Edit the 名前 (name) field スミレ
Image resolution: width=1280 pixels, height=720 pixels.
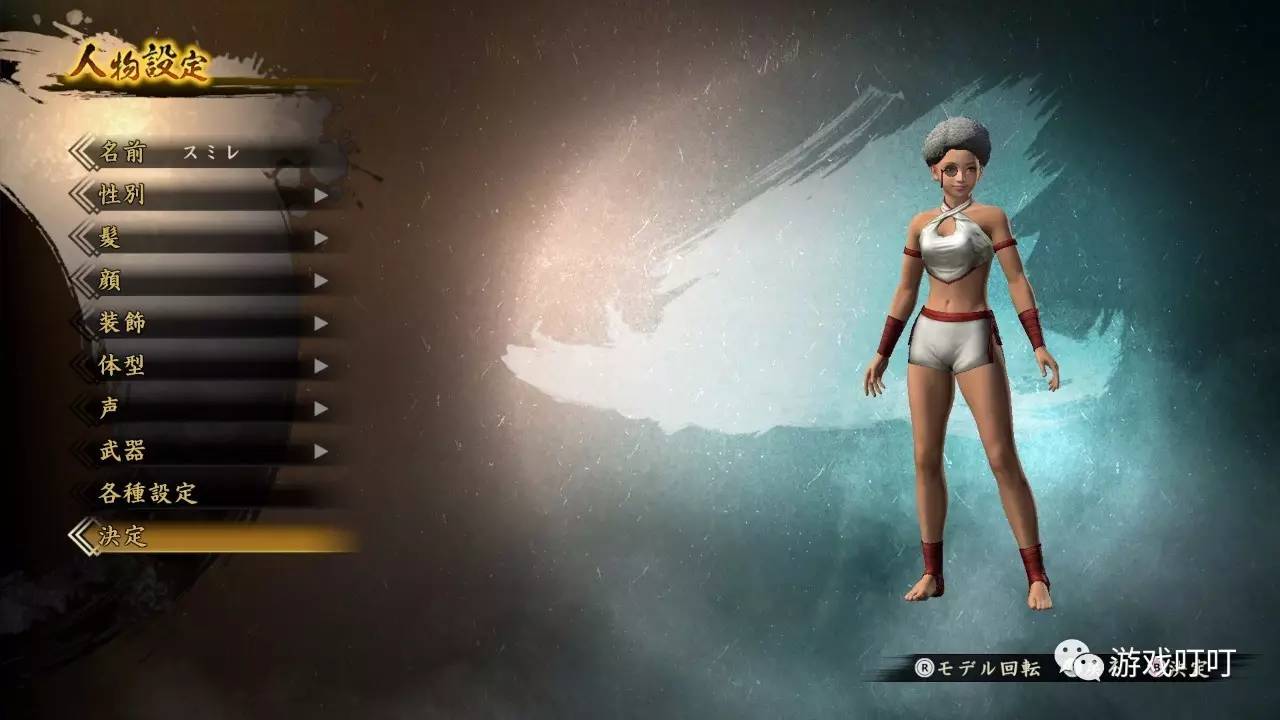(210, 153)
